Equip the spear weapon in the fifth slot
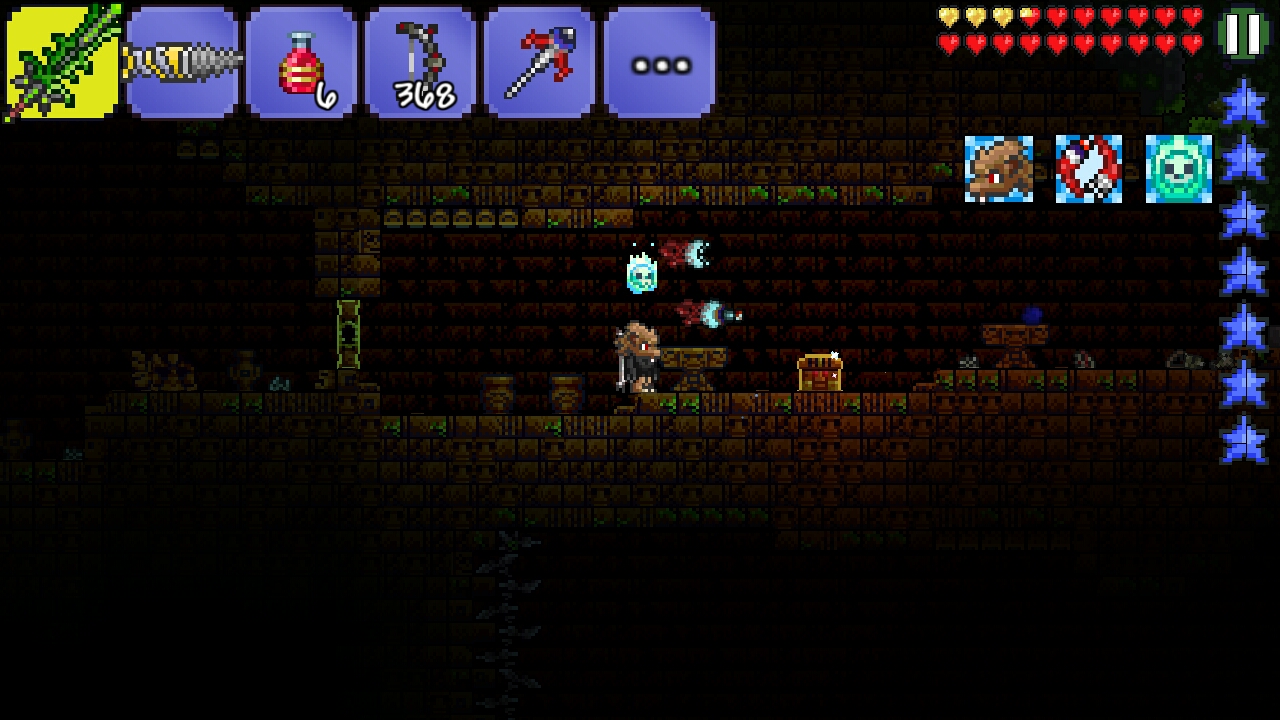Image resolution: width=1280 pixels, height=720 pixels. click(539, 62)
